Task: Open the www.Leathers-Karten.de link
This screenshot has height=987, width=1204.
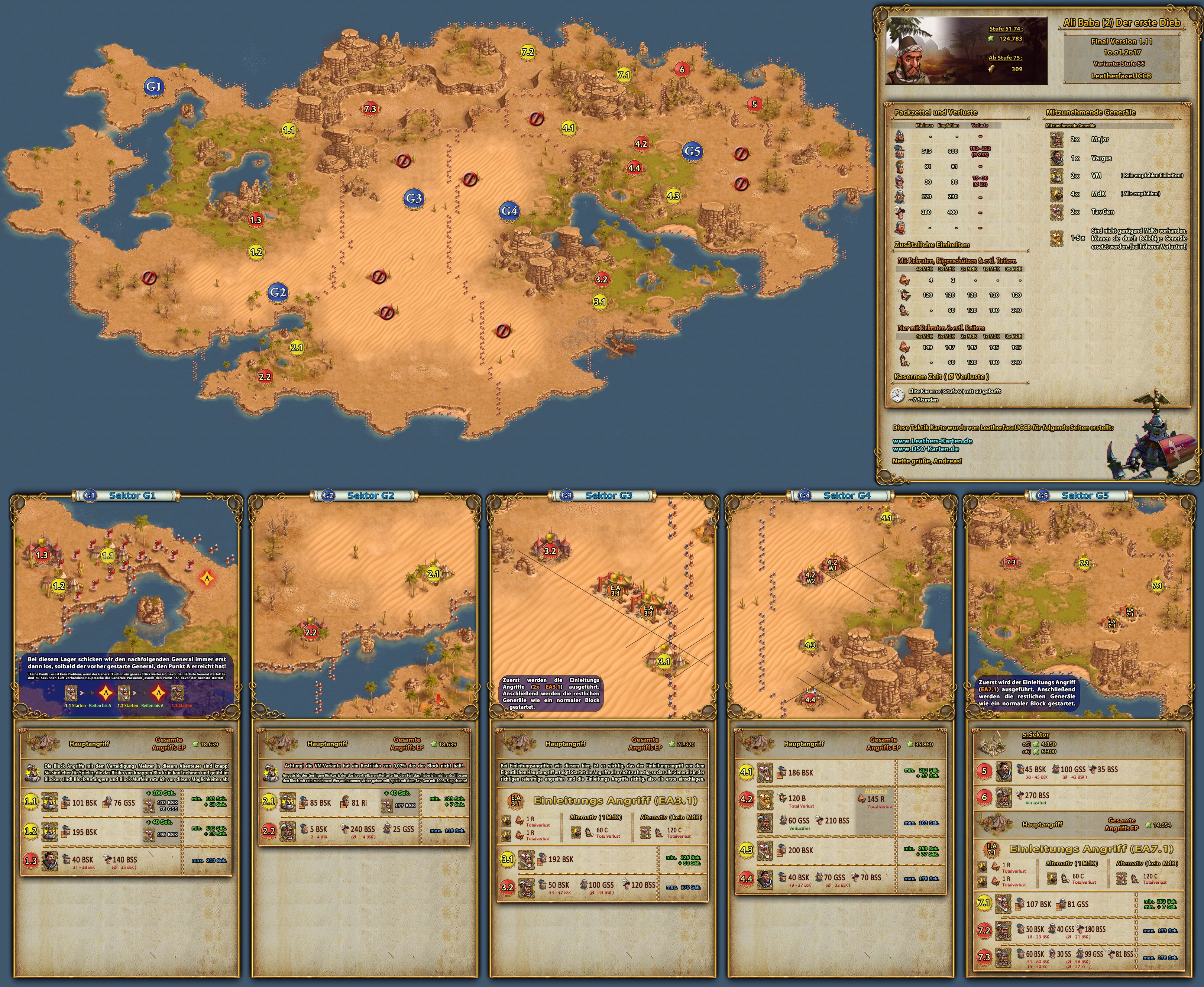Action: [x=932, y=441]
